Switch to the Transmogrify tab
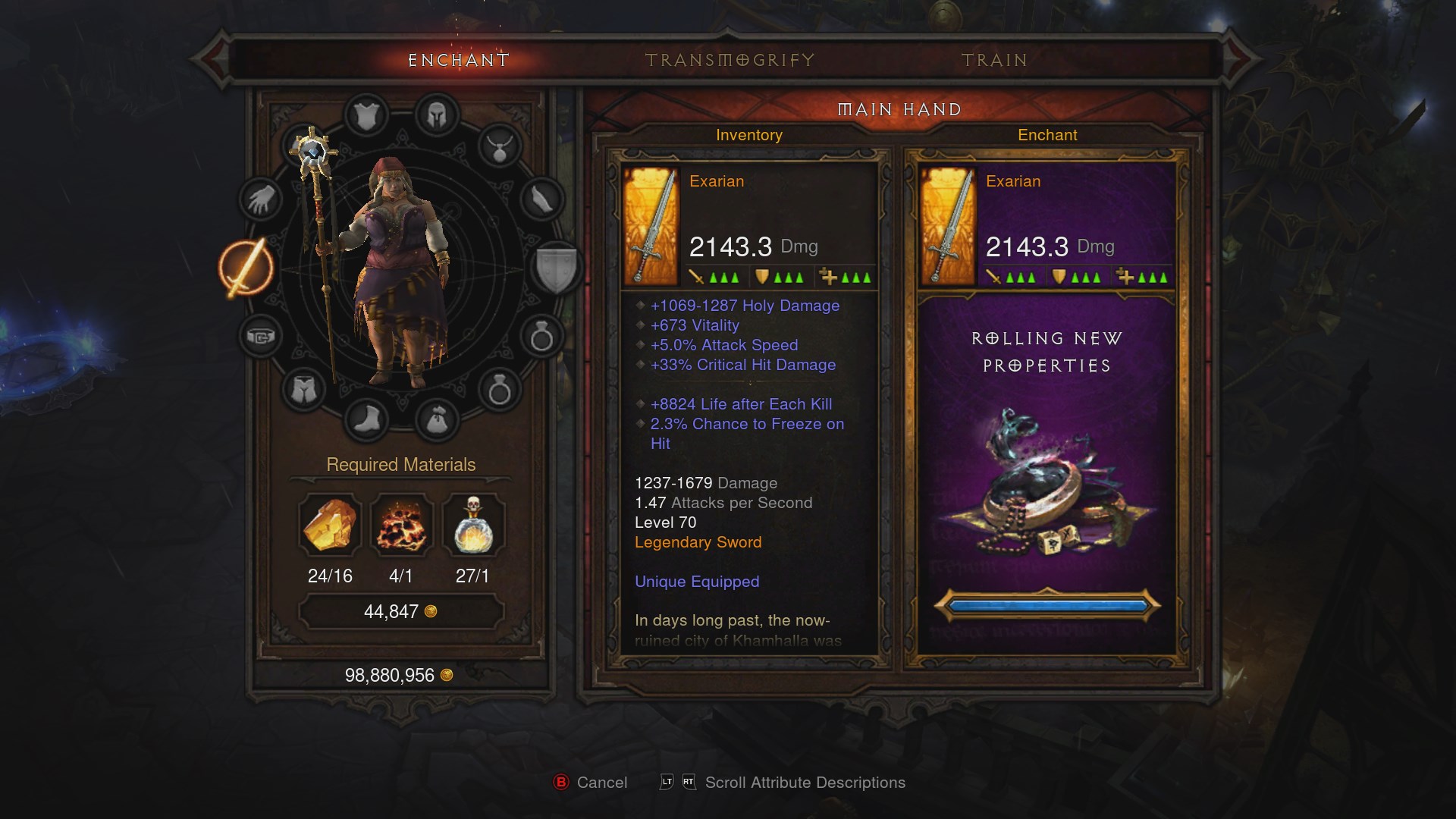 pos(730,60)
